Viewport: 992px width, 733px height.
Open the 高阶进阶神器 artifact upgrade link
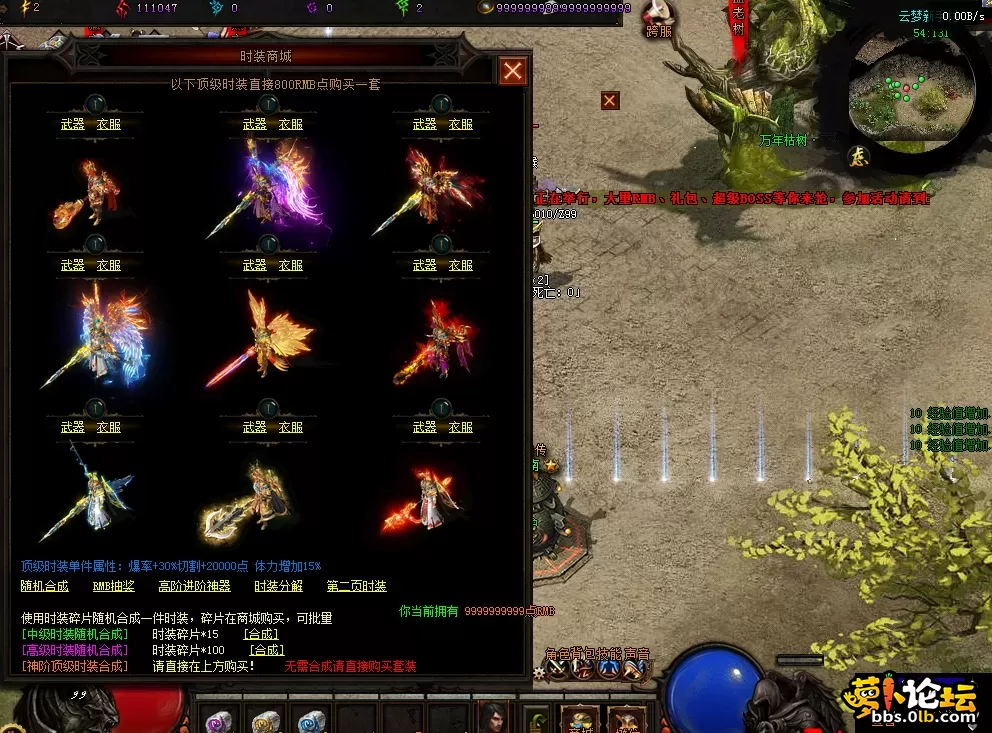coord(194,586)
